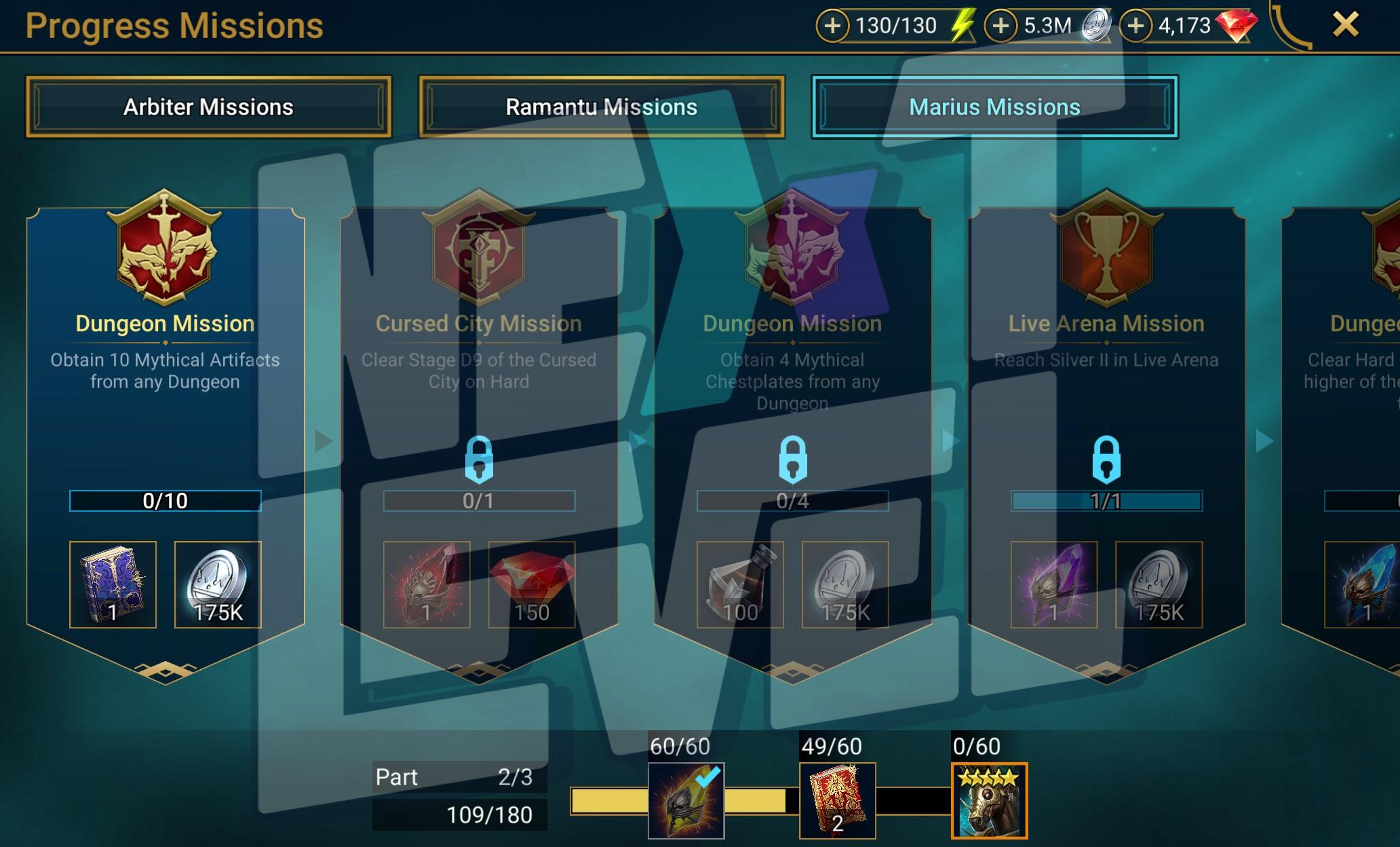Viewport: 1400px width, 847px height.
Task: Buy gems using the plus button
Action: coord(1136,26)
